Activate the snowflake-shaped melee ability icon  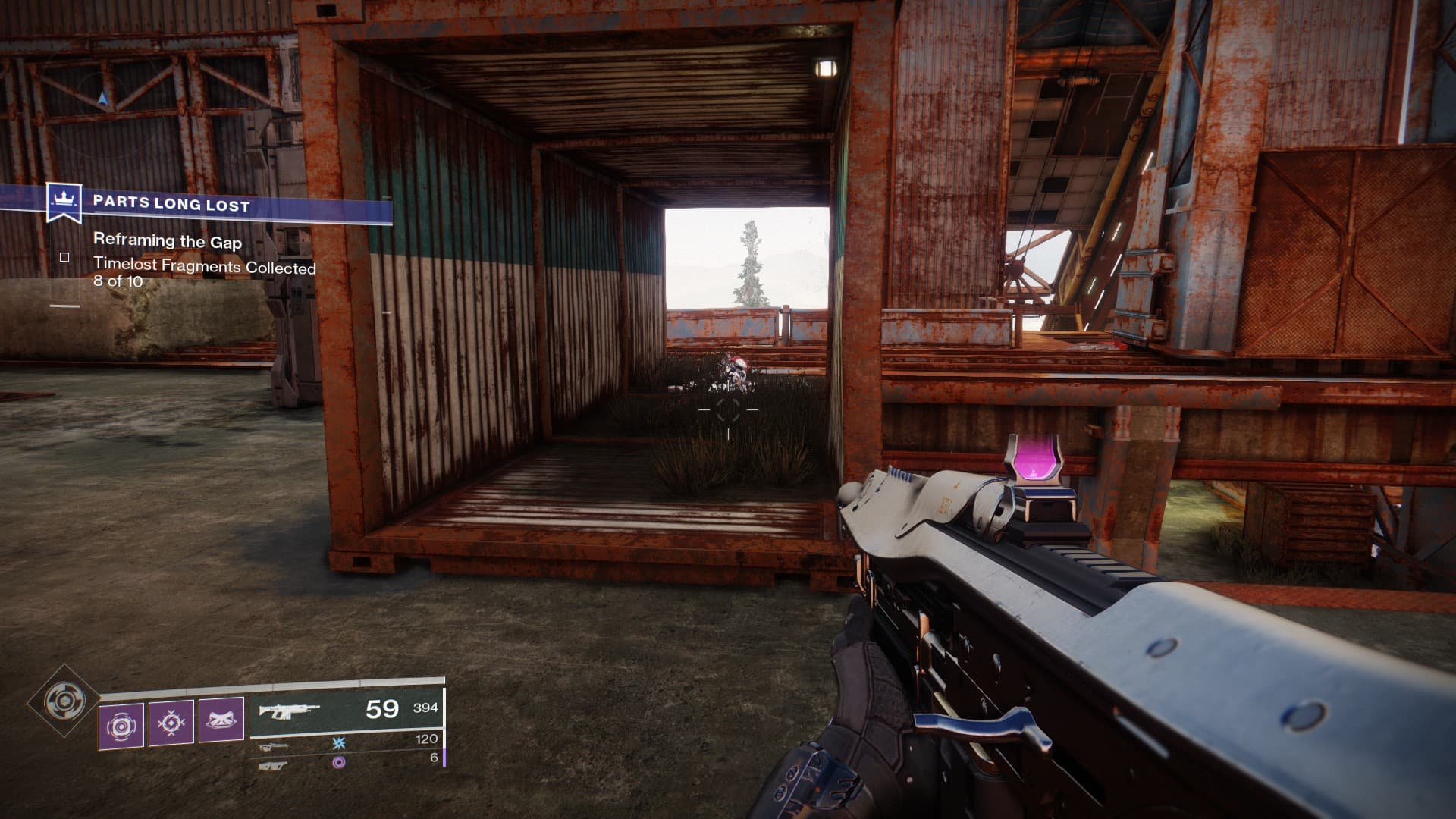[x=171, y=724]
